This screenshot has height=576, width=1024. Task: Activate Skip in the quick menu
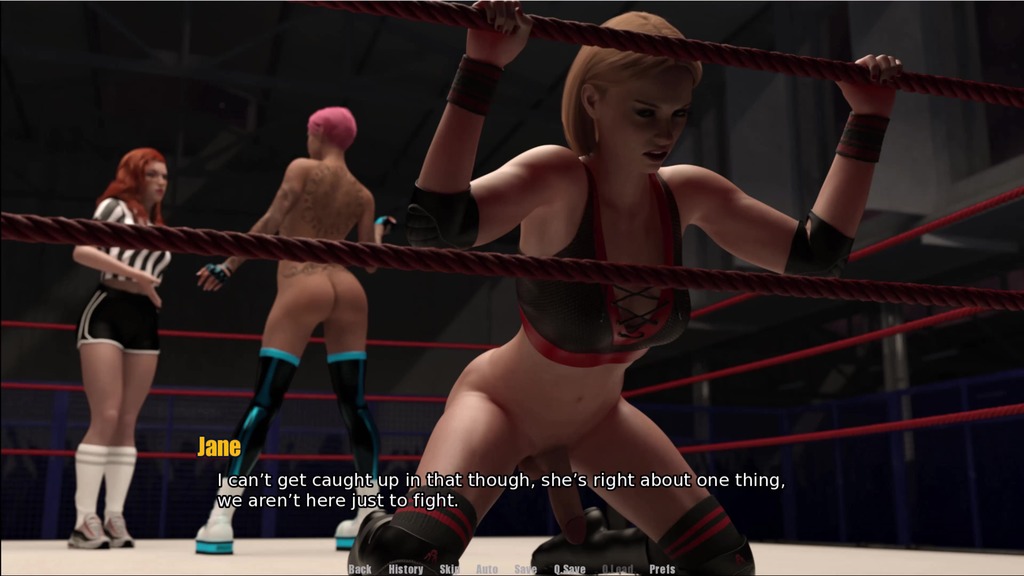tap(450, 569)
